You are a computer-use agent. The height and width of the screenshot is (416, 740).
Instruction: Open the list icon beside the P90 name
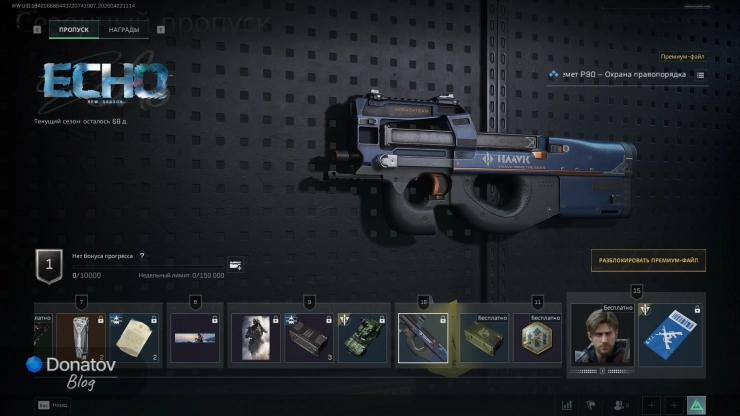click(x=700, y=75)
